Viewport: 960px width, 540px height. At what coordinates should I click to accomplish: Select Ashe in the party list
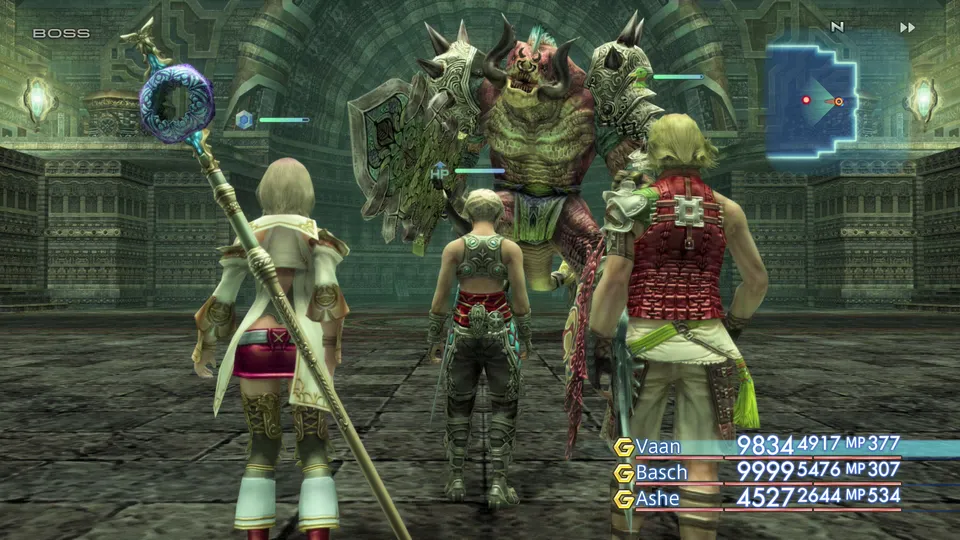click(x=658, y=498)
